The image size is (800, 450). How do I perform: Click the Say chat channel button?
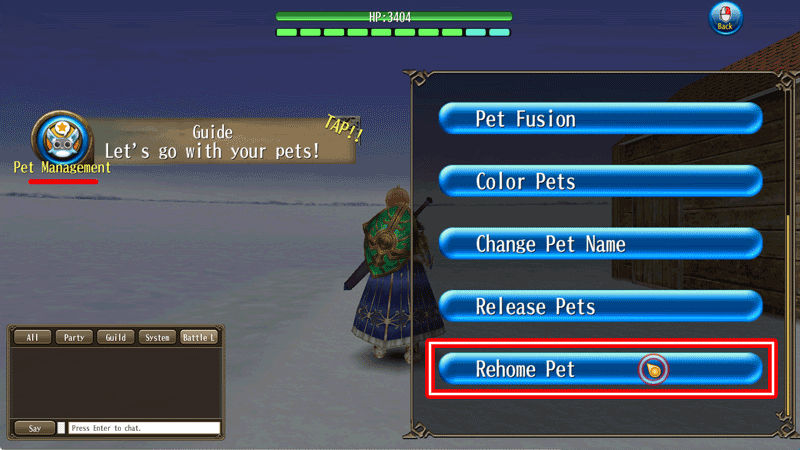click(x=35, y=428)
